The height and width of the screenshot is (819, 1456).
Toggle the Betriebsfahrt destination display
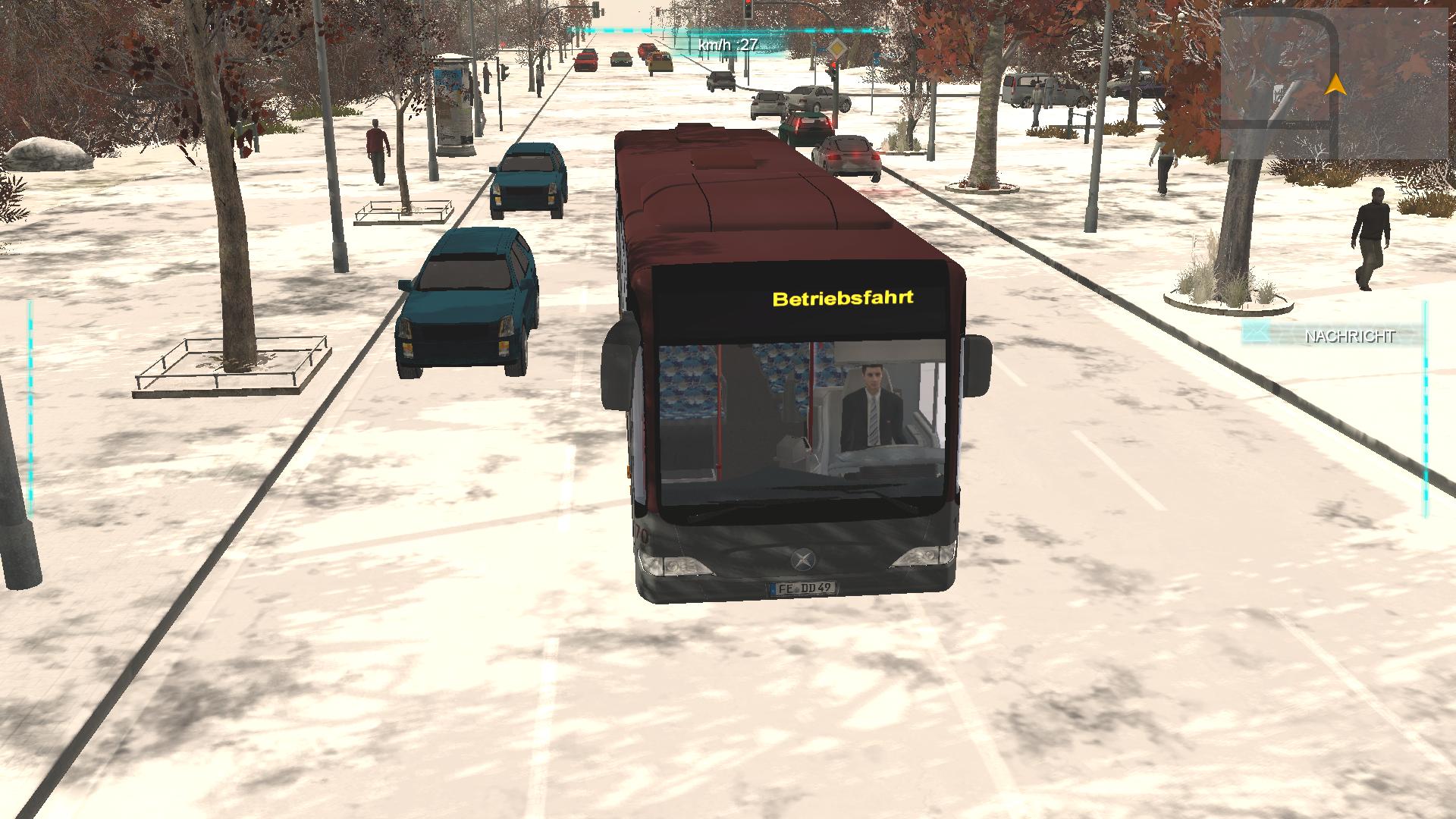tap(843, 299)
